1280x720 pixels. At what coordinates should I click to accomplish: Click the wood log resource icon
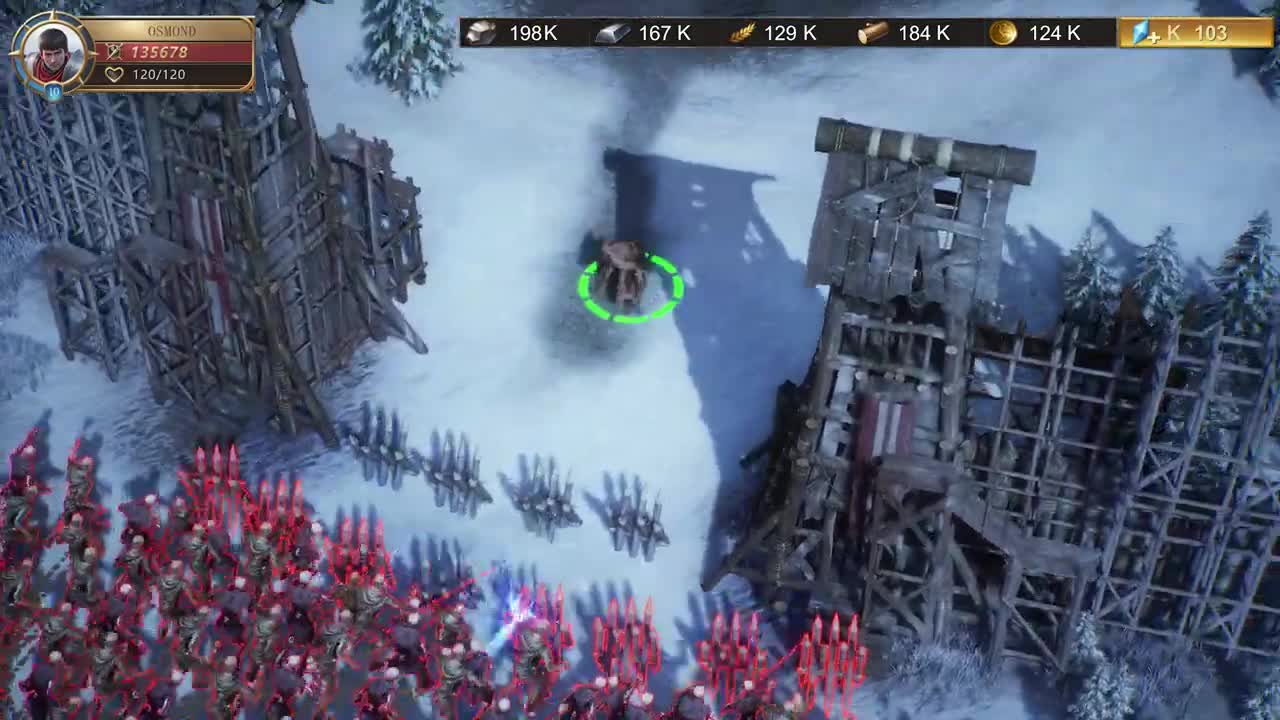click(x=869, y=33)
